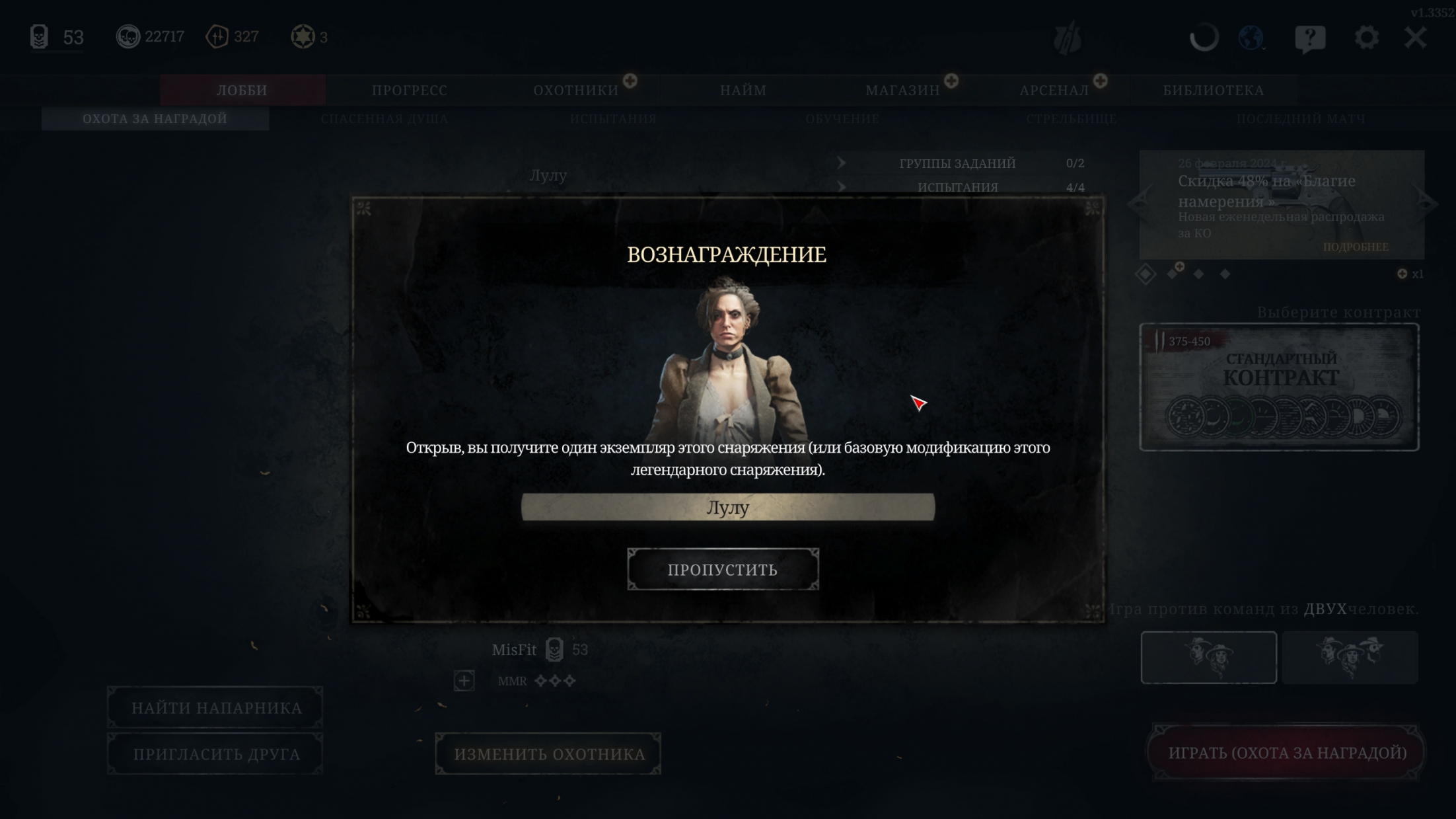
Task: Open the НАЙМ recruitment tab
Action: pyautogui.click(x=743, y=91)
